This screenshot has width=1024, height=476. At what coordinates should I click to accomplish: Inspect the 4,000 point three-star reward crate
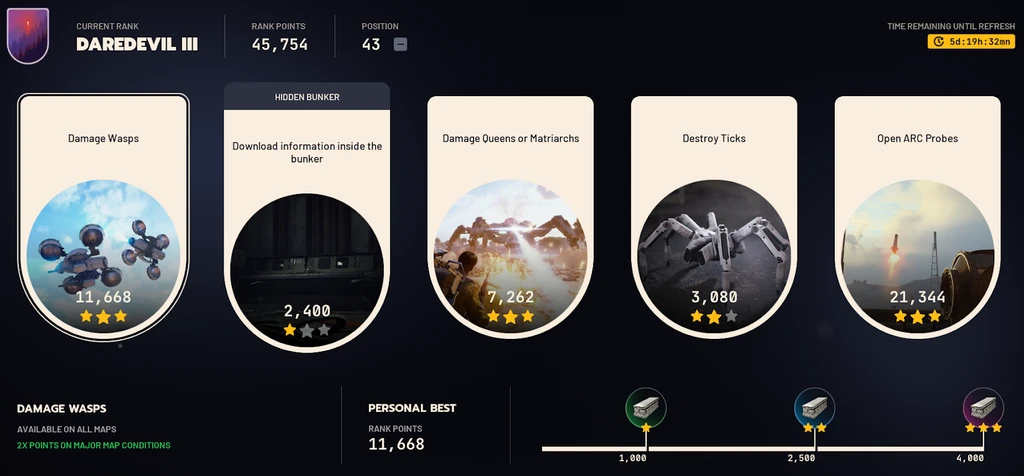pyautogui.click(x=982, y=407)
